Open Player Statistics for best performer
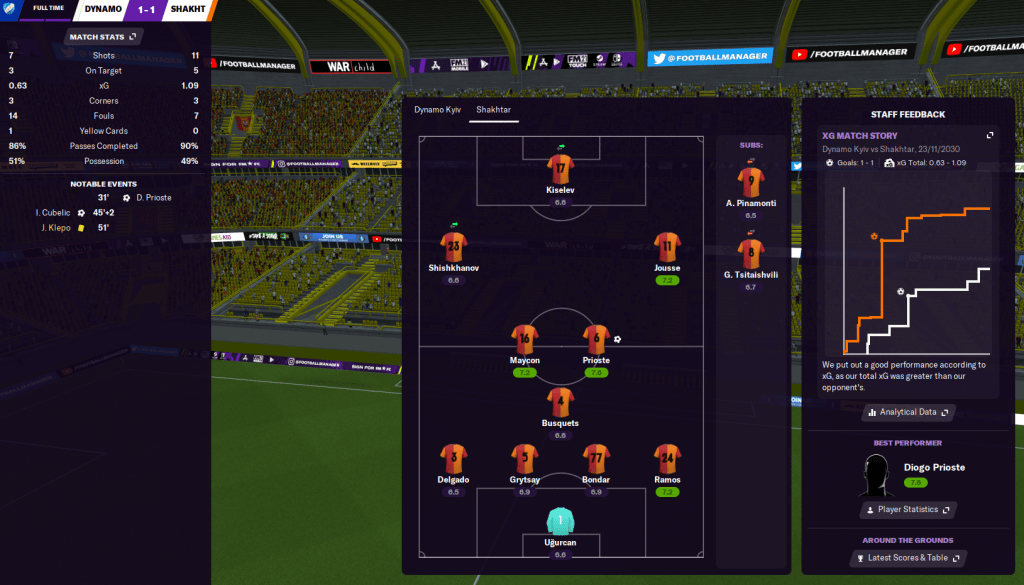1024x585 pixels. [908, 510]
